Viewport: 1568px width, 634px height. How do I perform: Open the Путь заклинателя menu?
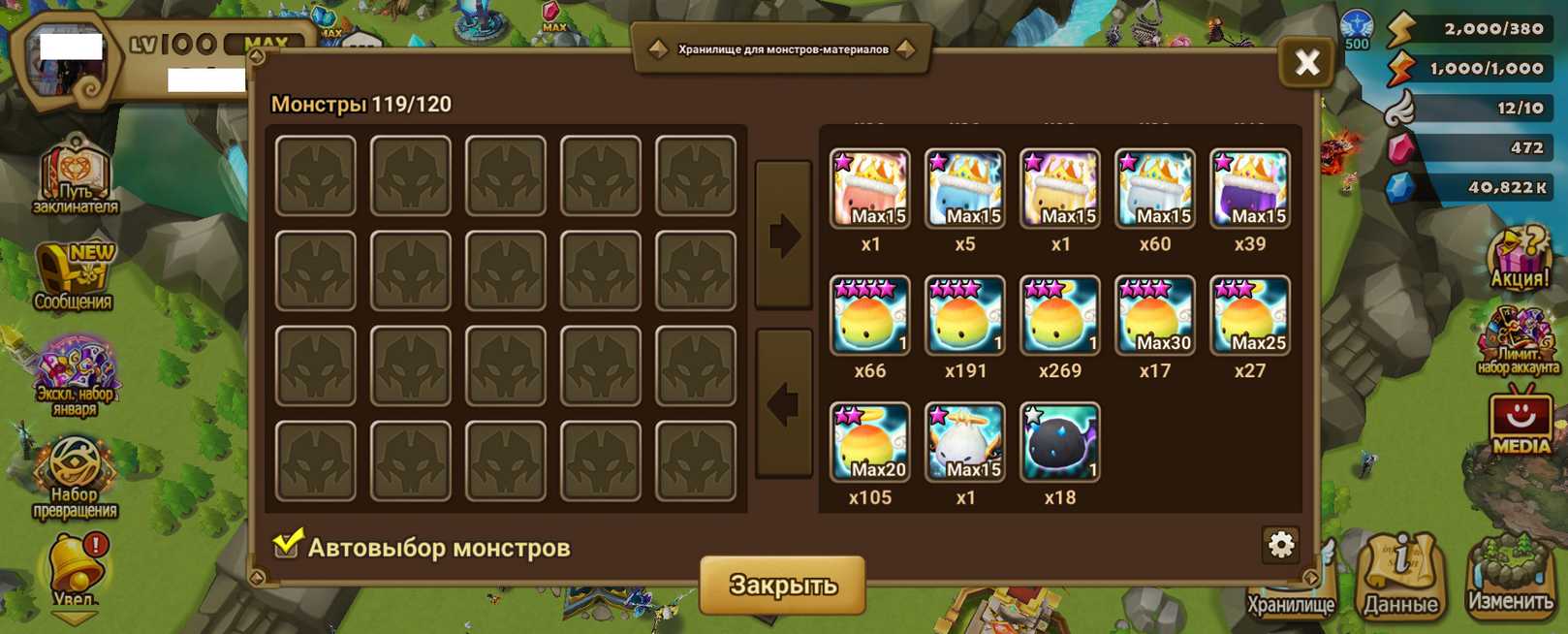pyautogui.click(x=76, y=176)
